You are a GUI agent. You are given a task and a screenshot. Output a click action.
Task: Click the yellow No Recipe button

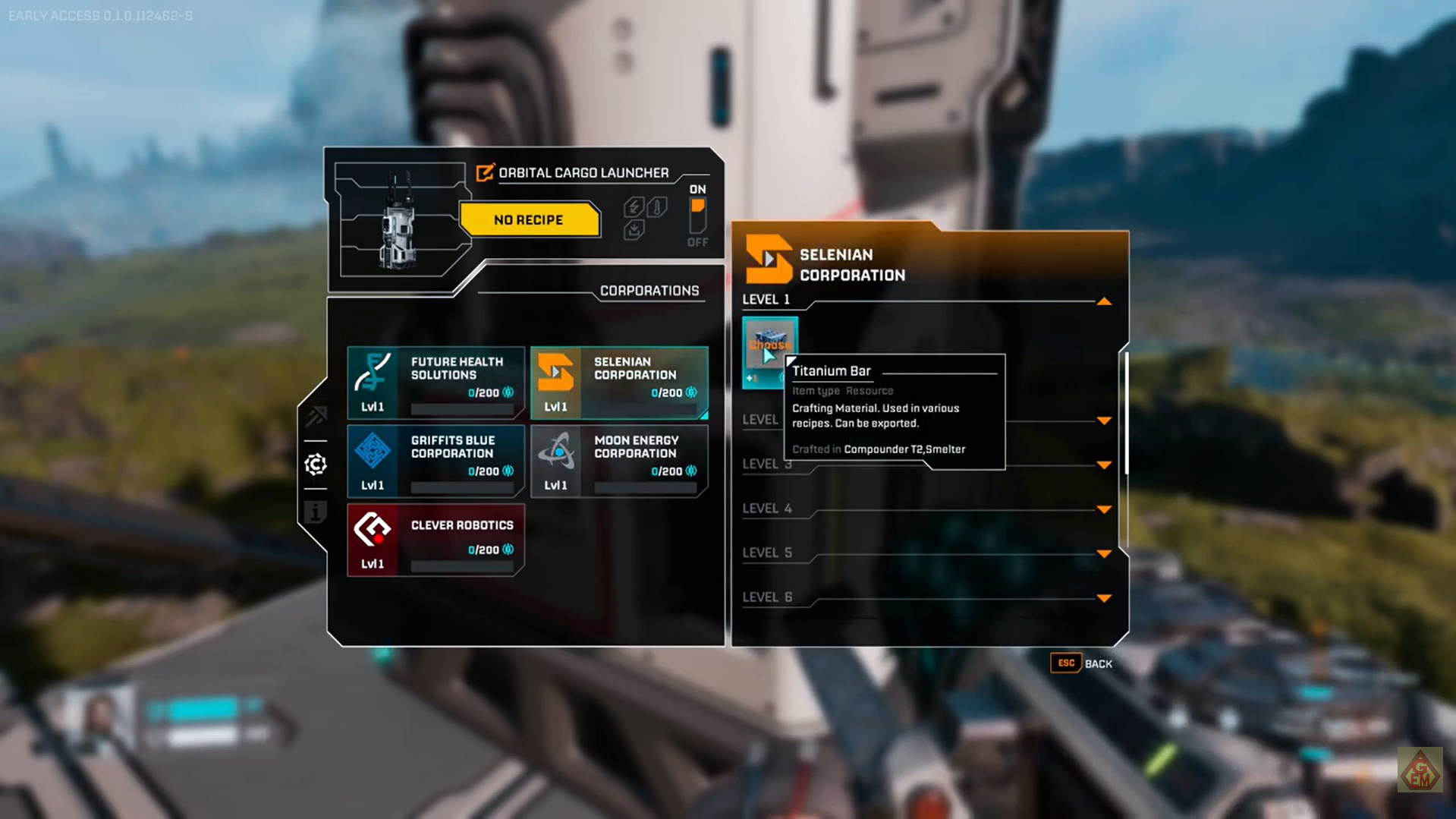[529, 220]
